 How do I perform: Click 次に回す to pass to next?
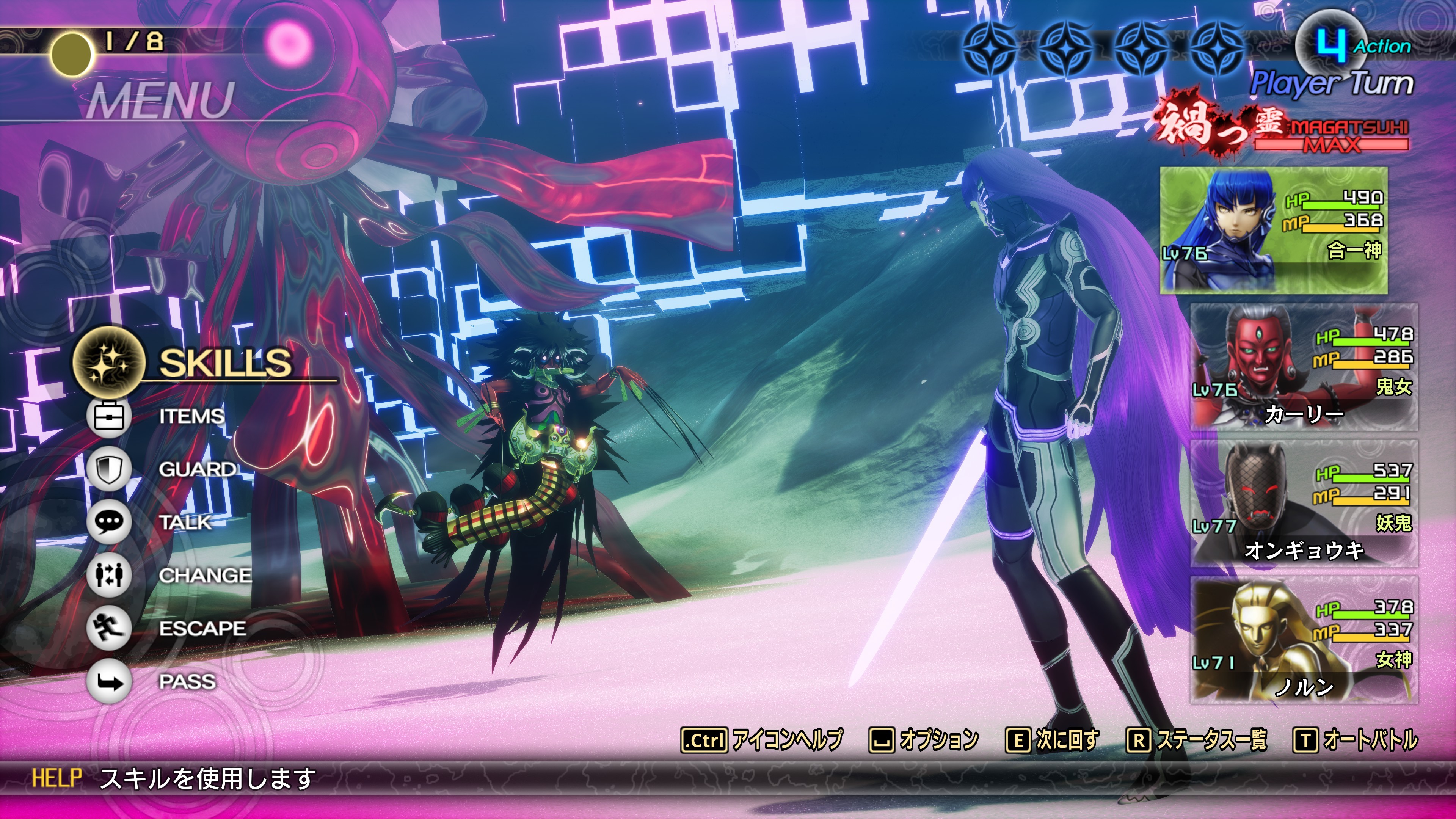point(1053,740)
